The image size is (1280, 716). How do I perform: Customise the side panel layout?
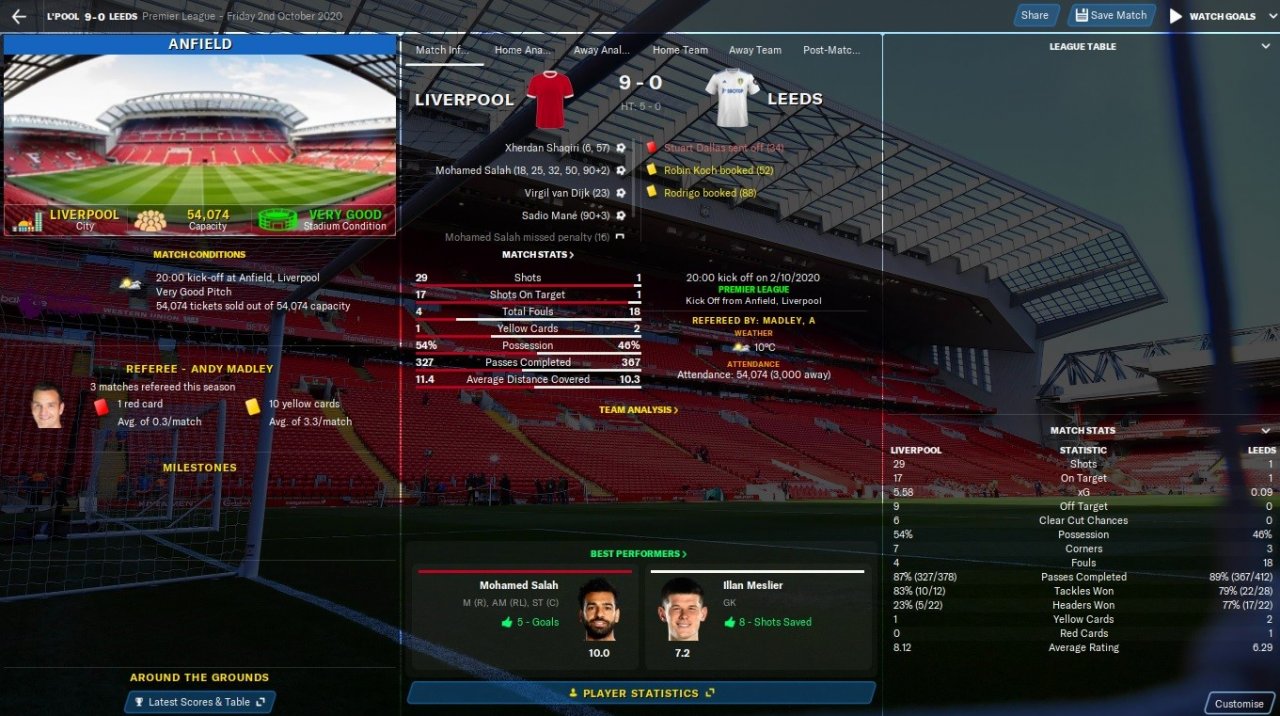tap(1239, 703)
